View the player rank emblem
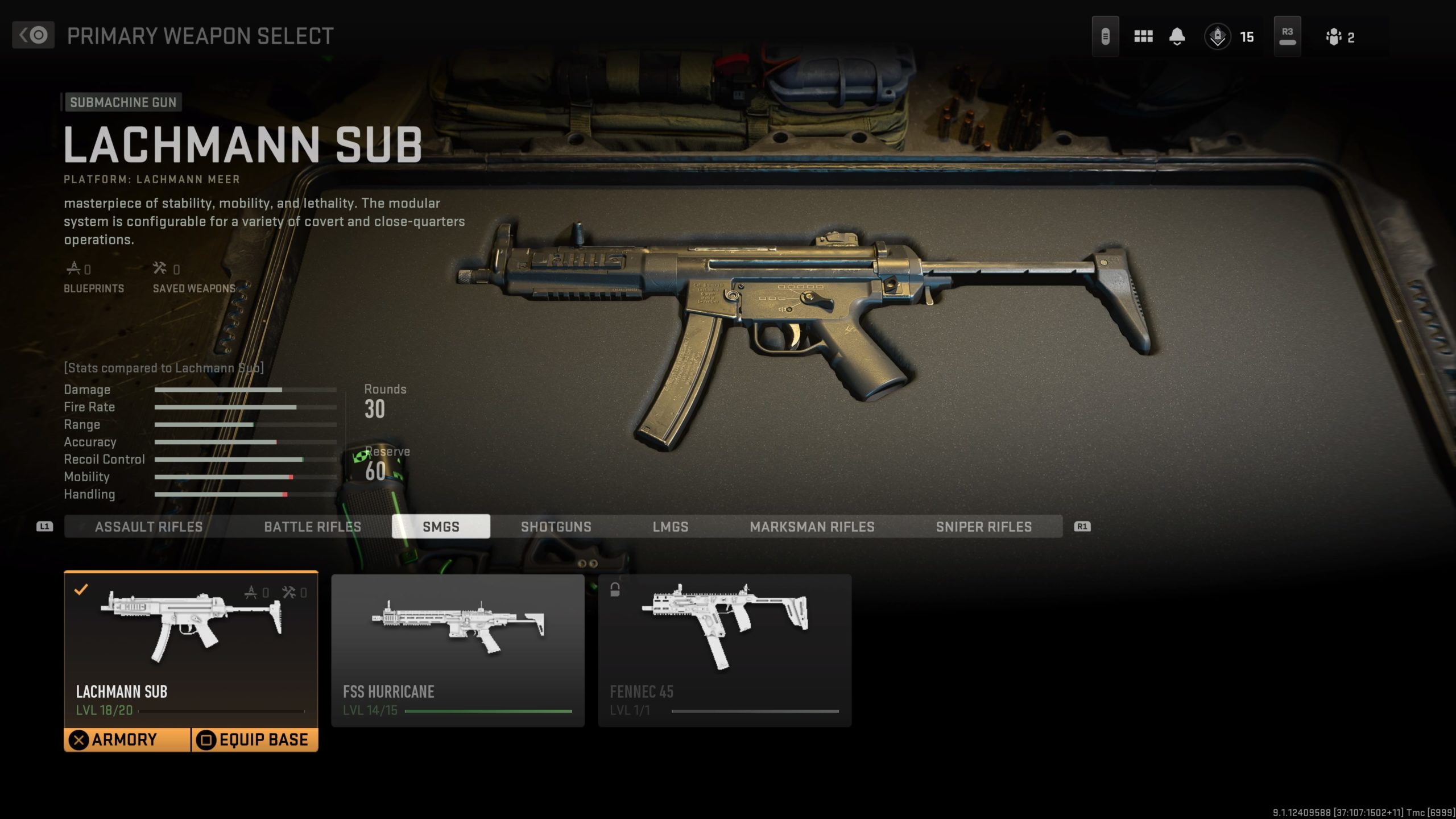 1218,37
